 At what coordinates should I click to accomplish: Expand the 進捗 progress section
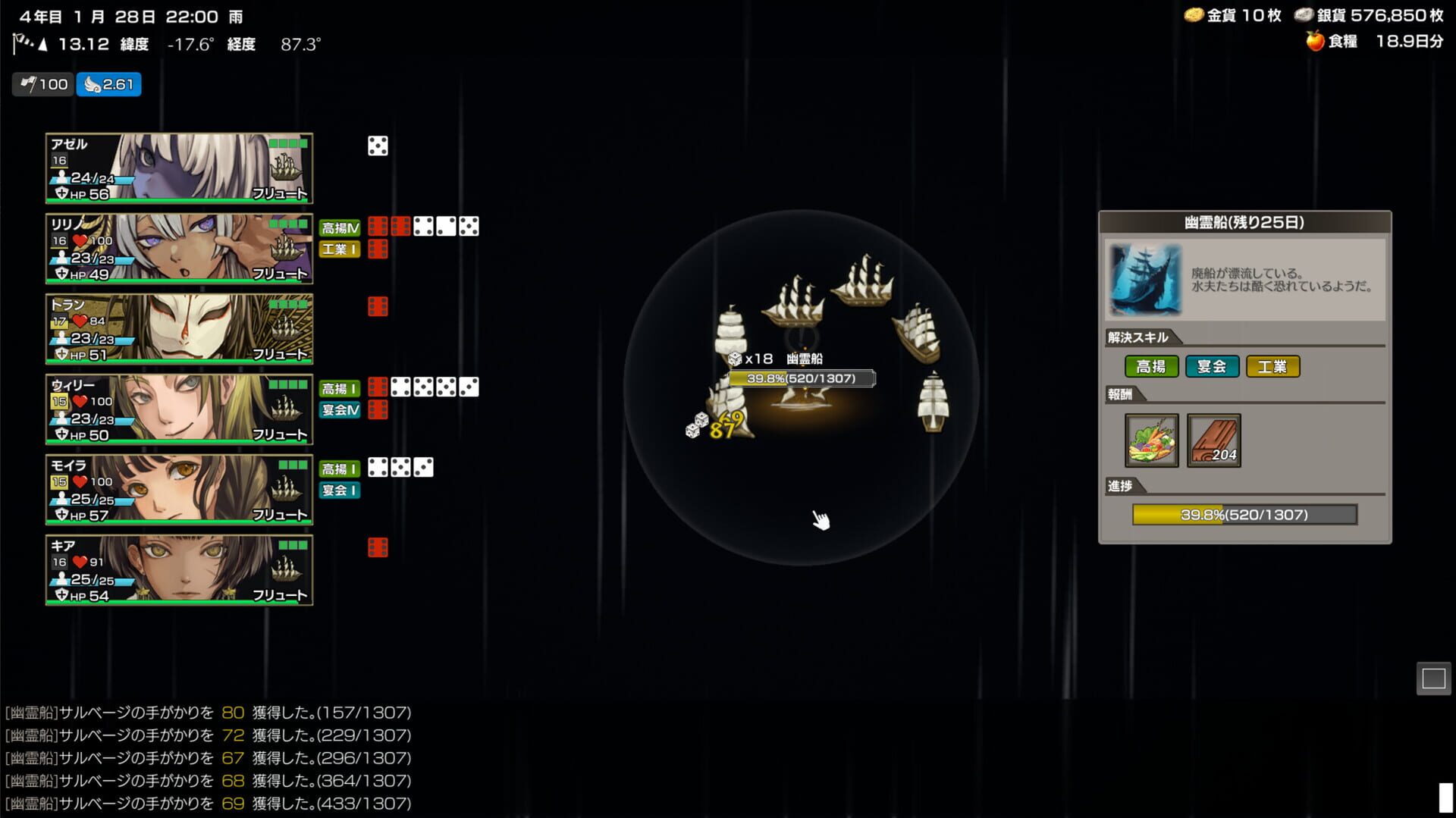(1122, 487)
